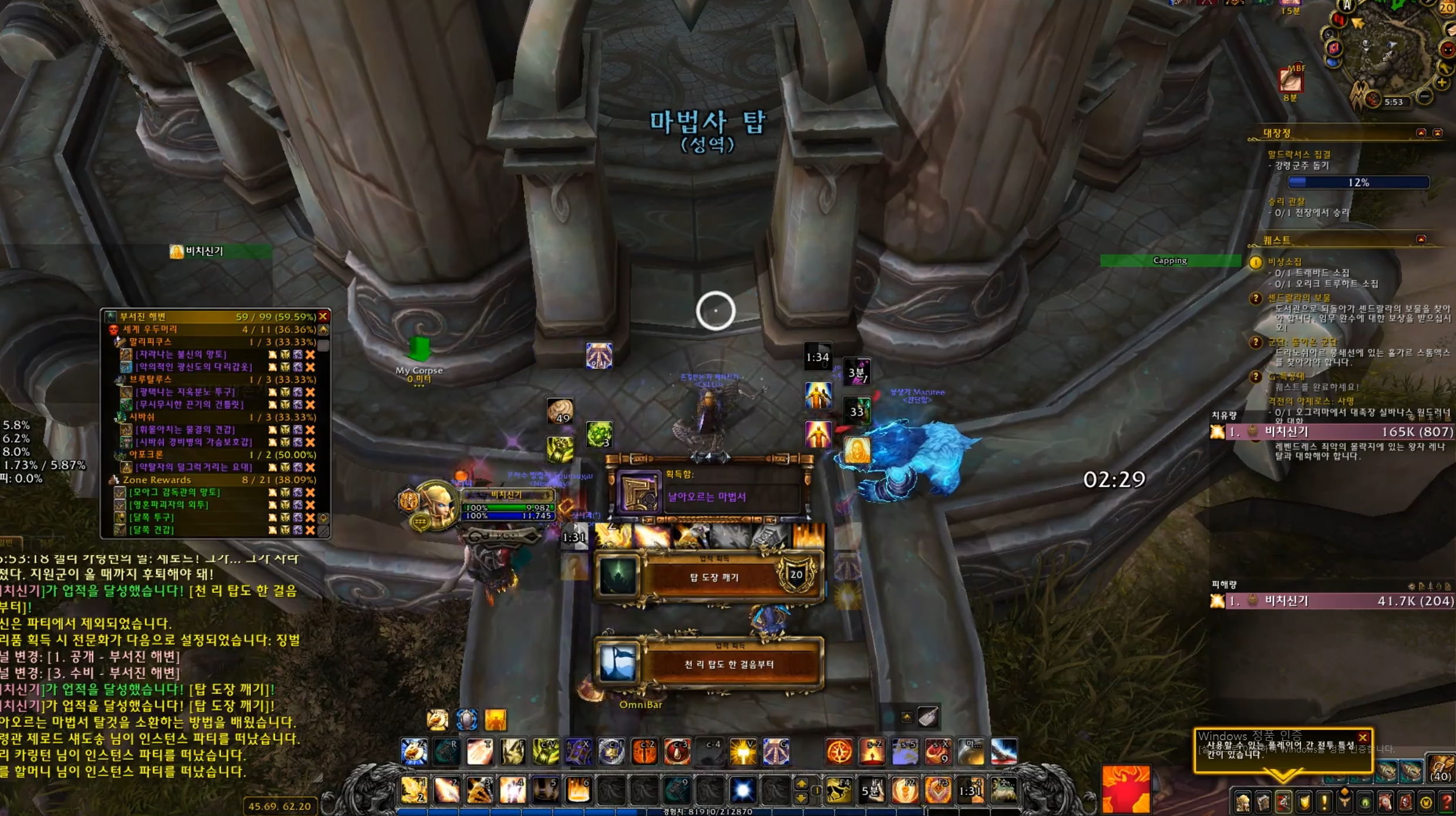Open the quest log exclamation mark button
This screenshot has width=1456, height=816.
tap(1324, 802)
